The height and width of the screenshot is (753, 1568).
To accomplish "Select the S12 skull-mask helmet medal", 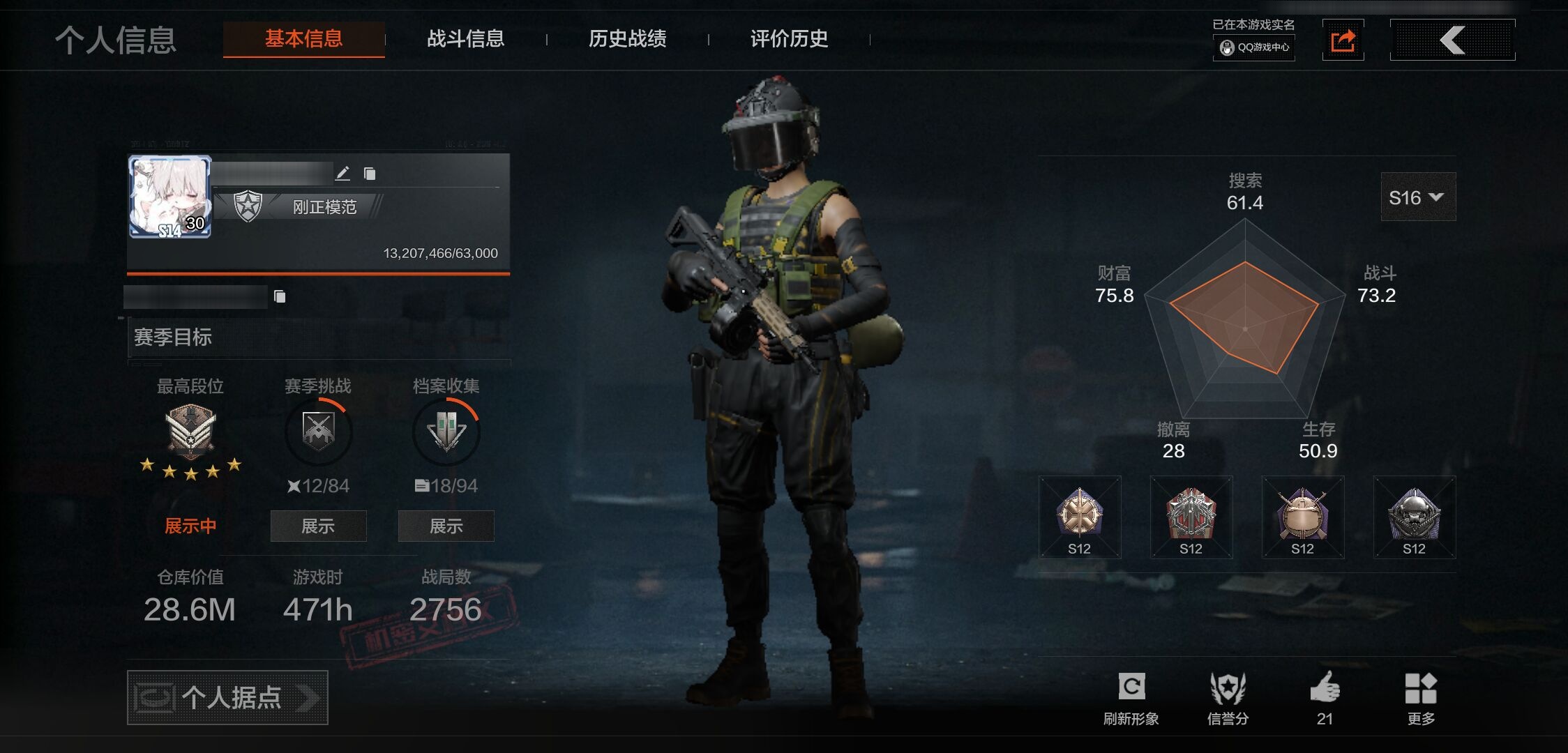I will click(x=1414, y=517).
